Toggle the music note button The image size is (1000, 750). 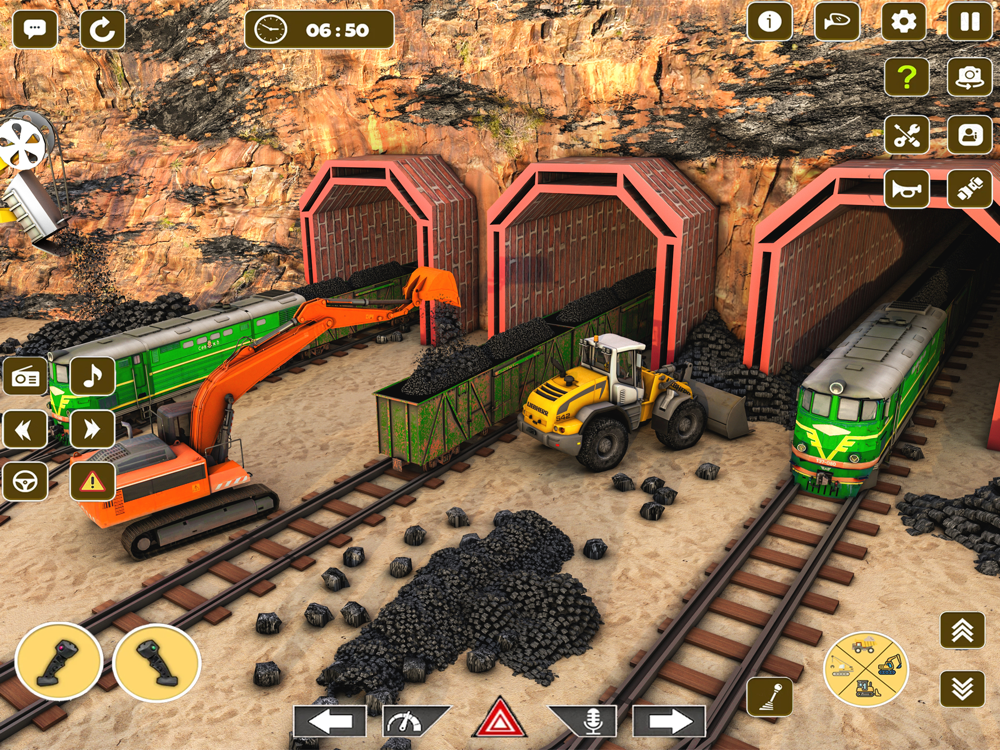coord(92,376)
